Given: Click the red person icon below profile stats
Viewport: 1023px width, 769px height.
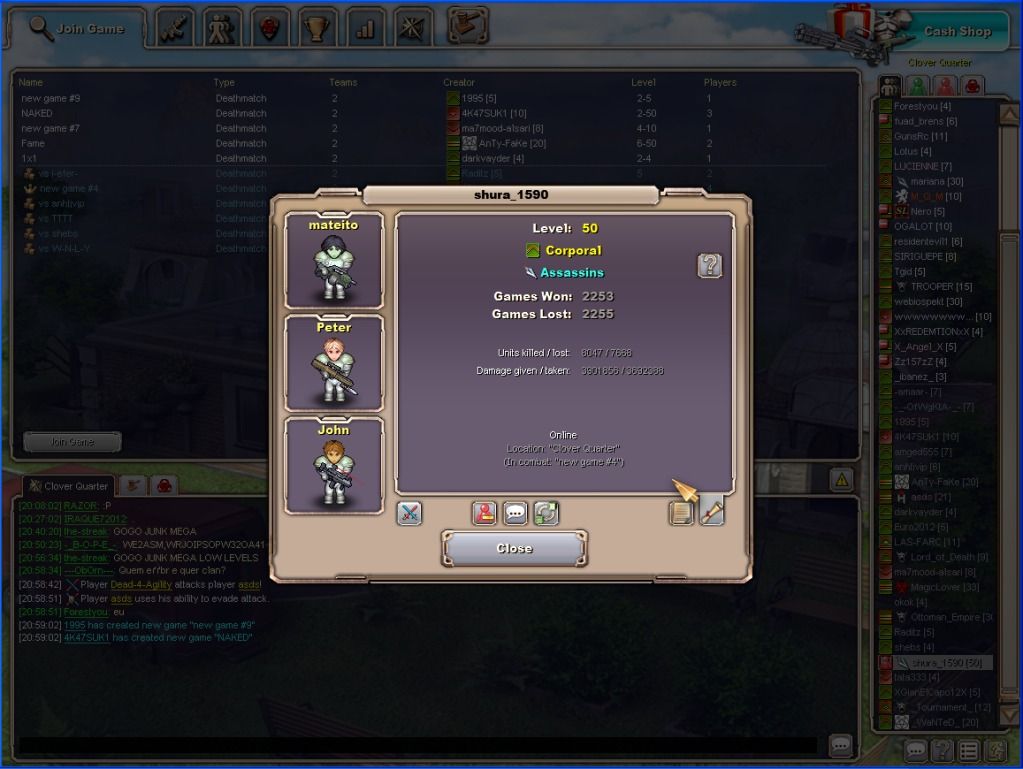Looking at the screenshot, I should coord(485,513).
